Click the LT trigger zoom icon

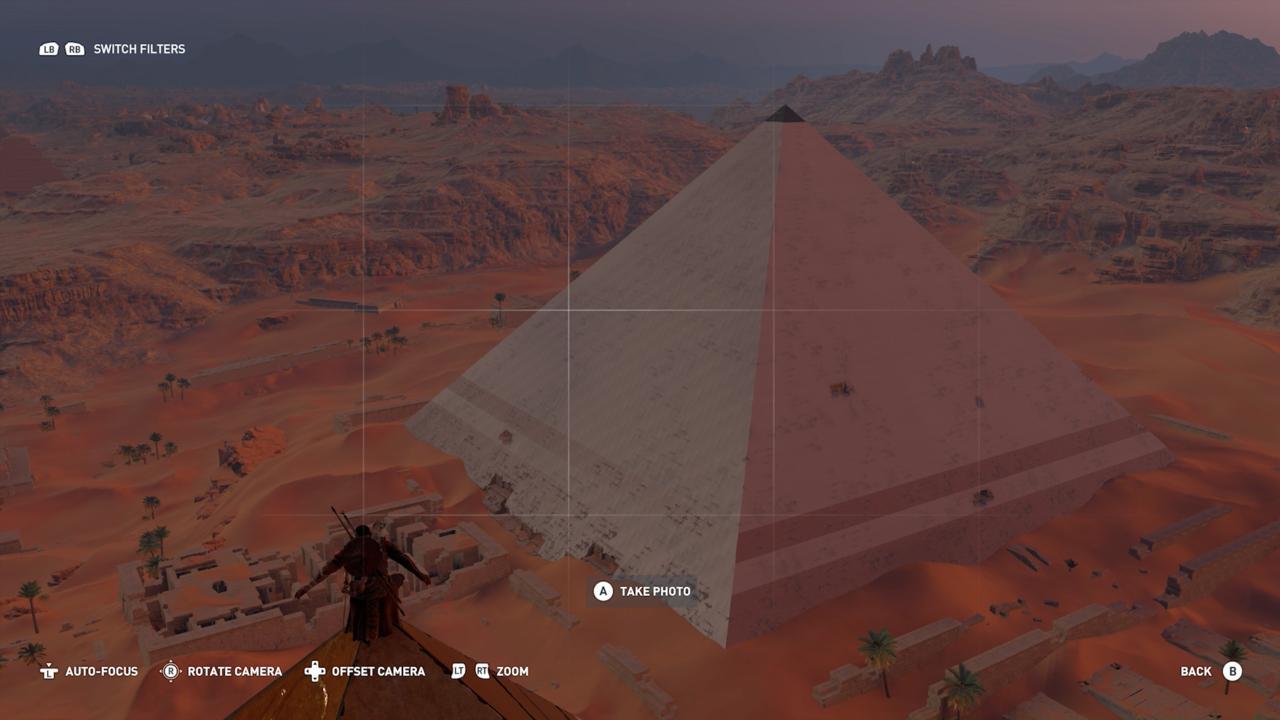point(459,671)
